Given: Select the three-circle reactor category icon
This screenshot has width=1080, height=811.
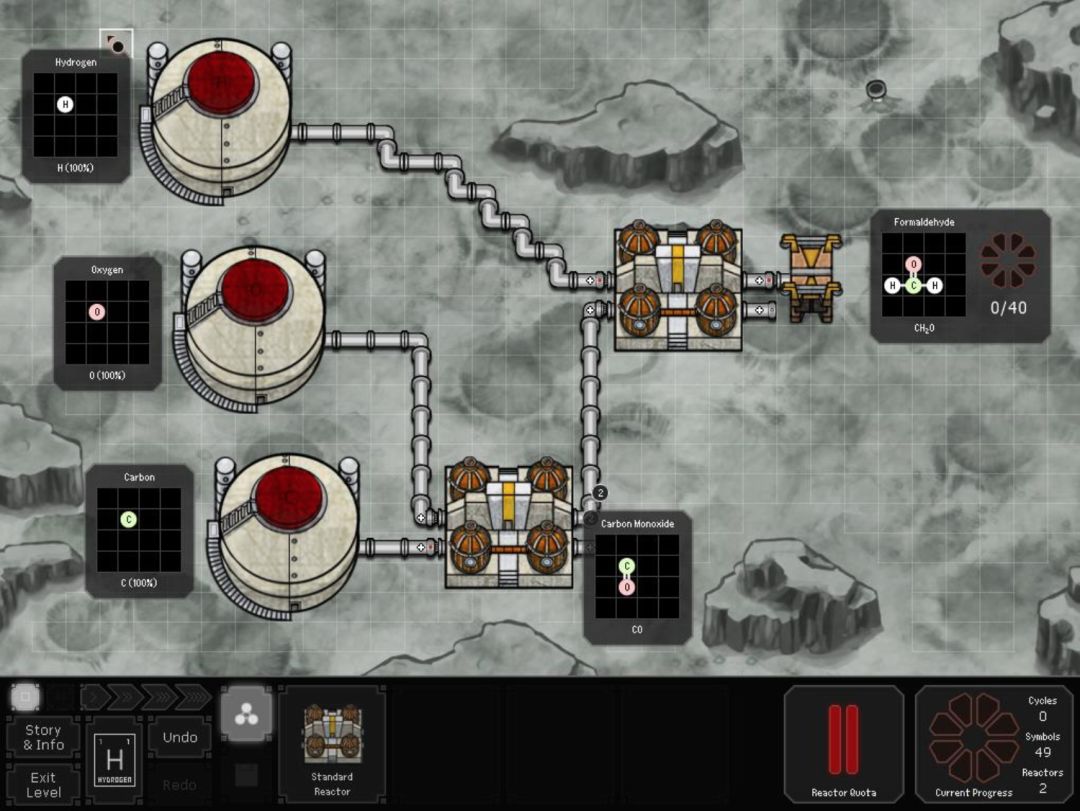Looking at the screenshot, I should click(x=245, y=715).
